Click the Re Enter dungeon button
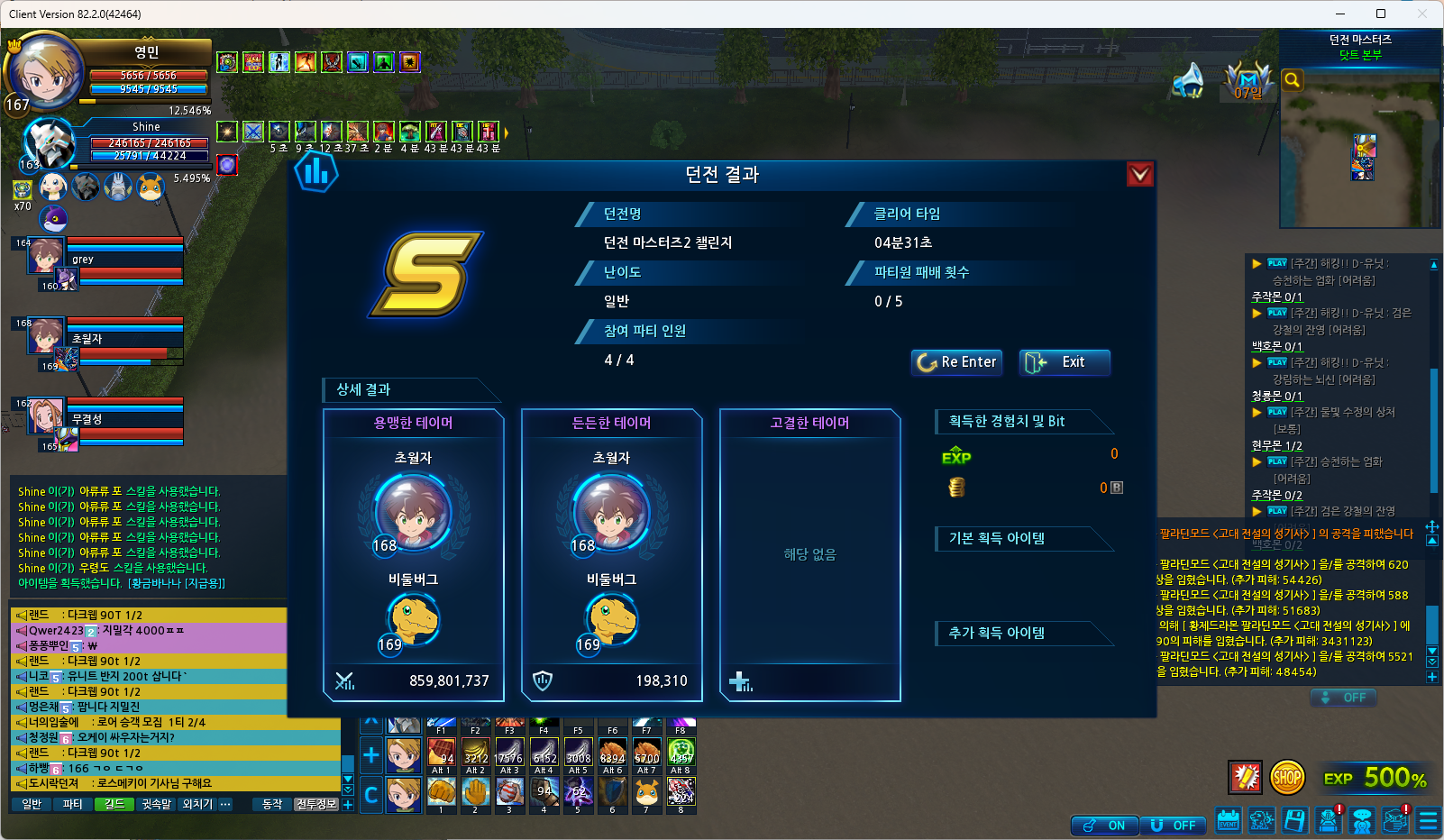Viewport: 1444px width, 840px height. coord(956,362)
